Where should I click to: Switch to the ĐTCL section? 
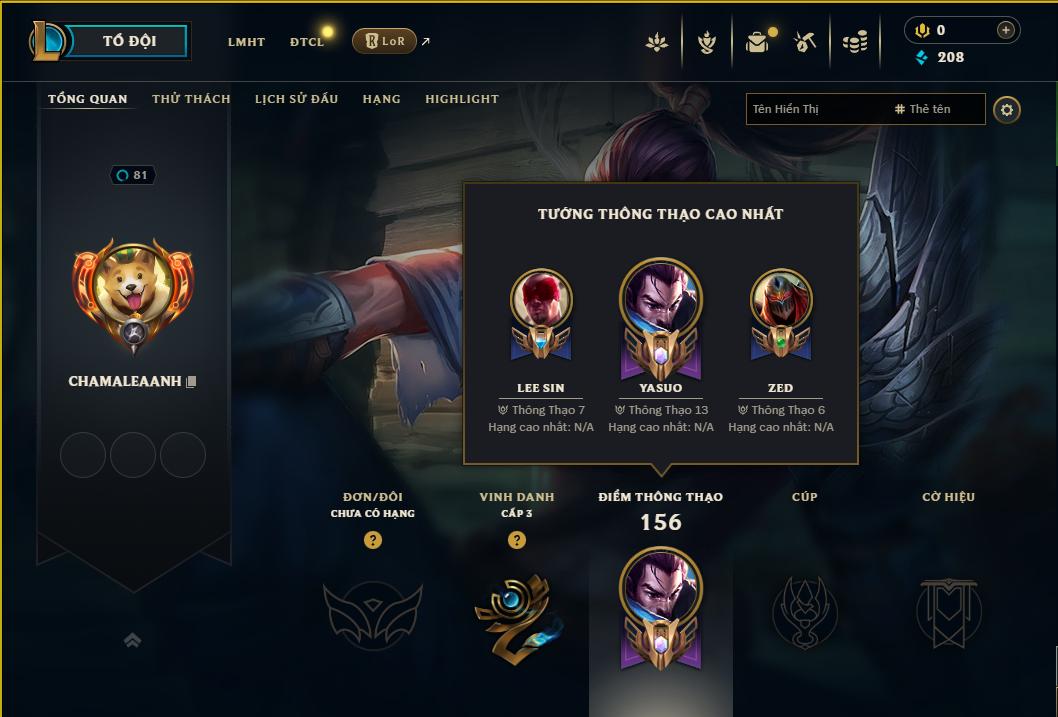pyautogui.click(x=307, y=42)
